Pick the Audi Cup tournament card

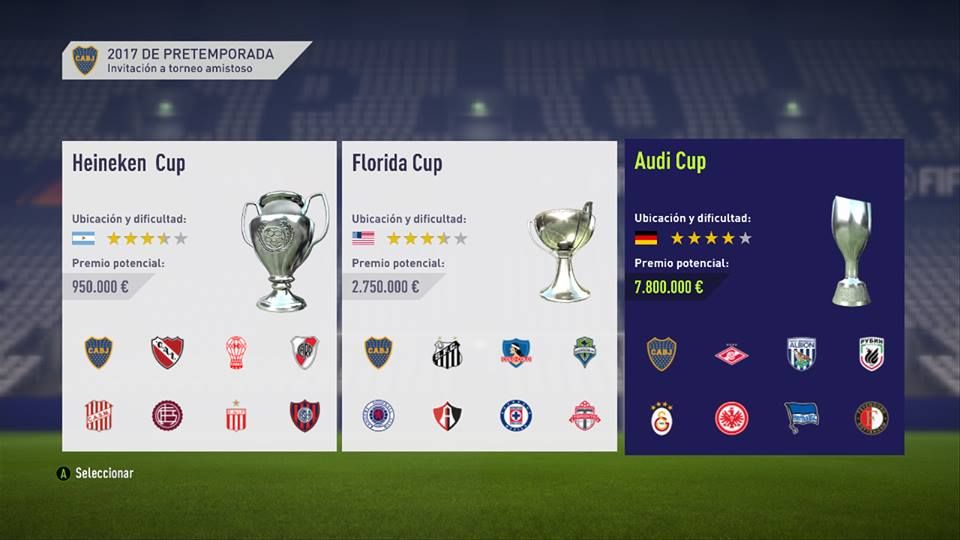(x=764, y=296)
